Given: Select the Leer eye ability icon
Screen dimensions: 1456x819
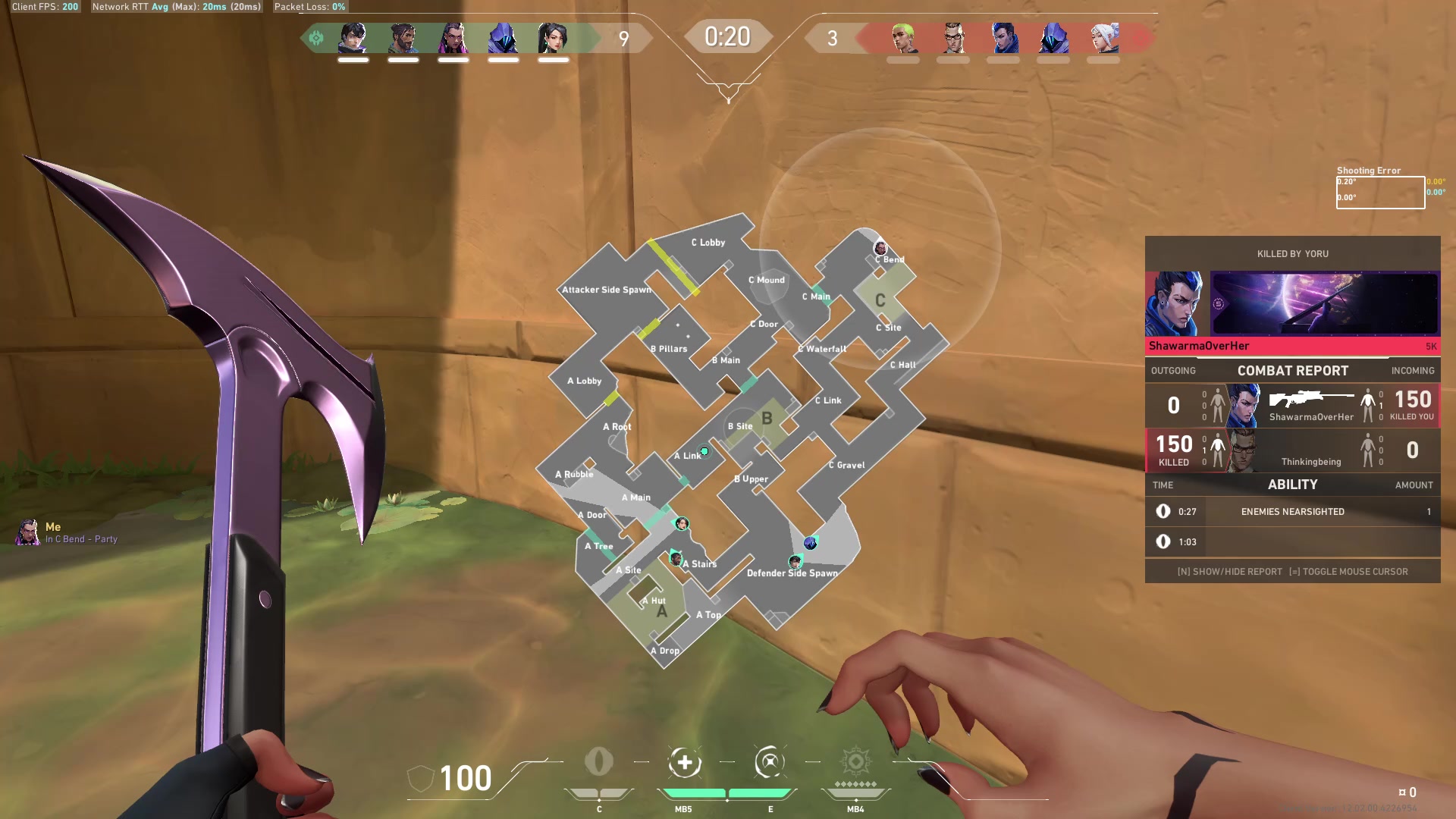Looking at the screenshot, I should pos(599,762).
